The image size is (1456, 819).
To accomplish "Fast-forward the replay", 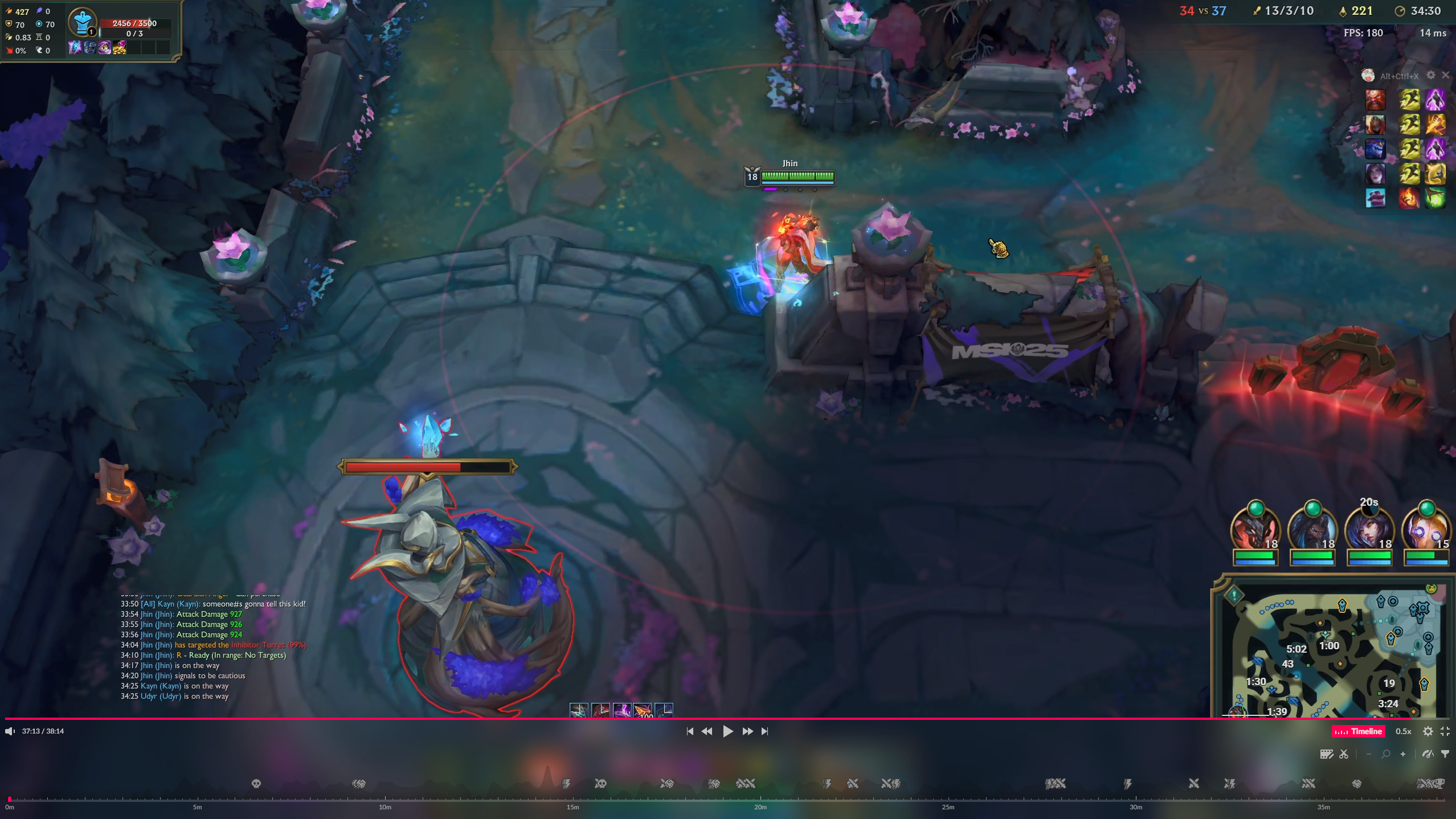I will (747, 731).
